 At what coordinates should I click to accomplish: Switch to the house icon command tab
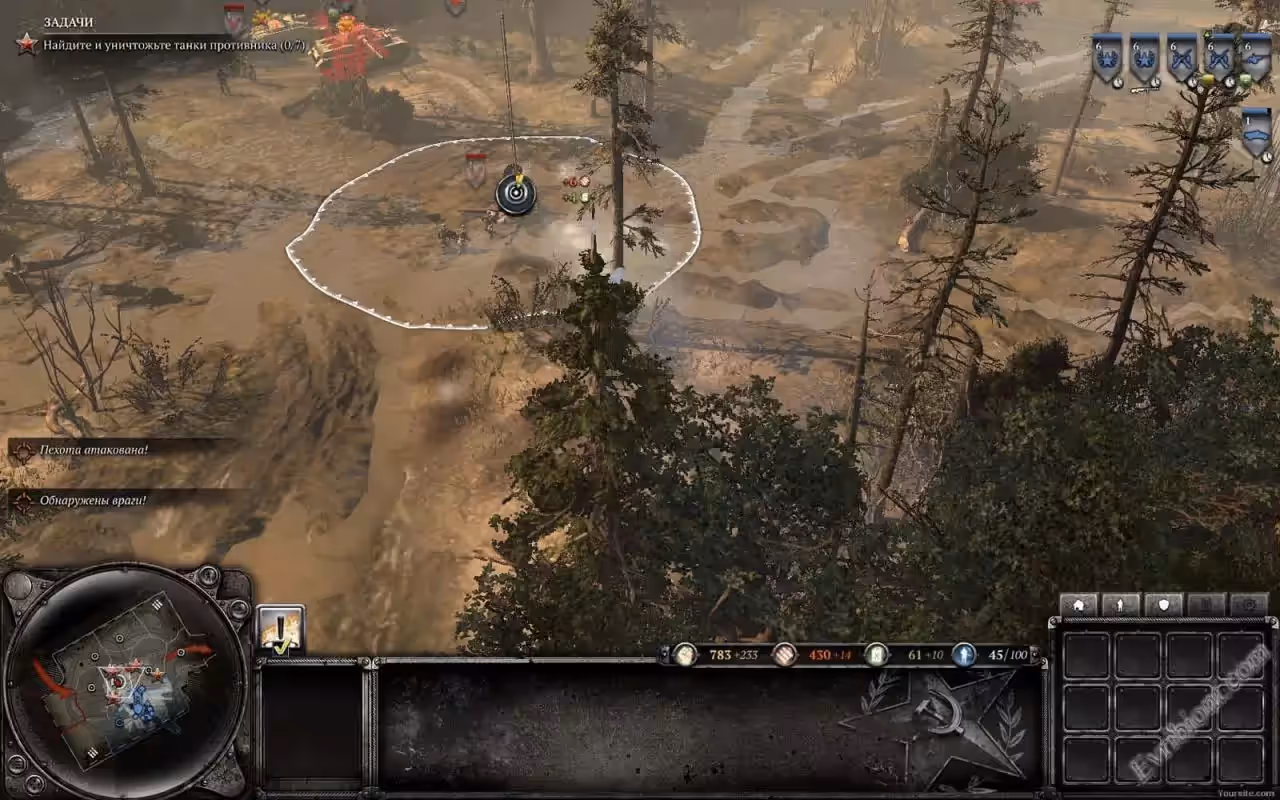(x=1078, y=605)
